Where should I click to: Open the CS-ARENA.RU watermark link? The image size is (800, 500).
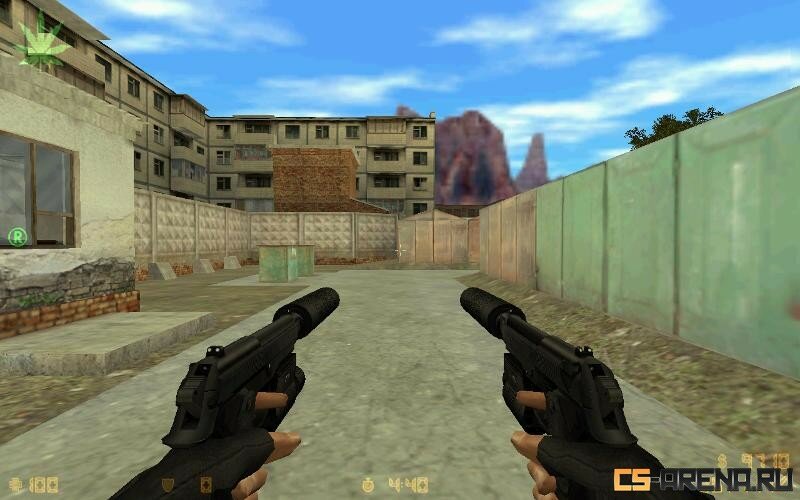(703, 478)
